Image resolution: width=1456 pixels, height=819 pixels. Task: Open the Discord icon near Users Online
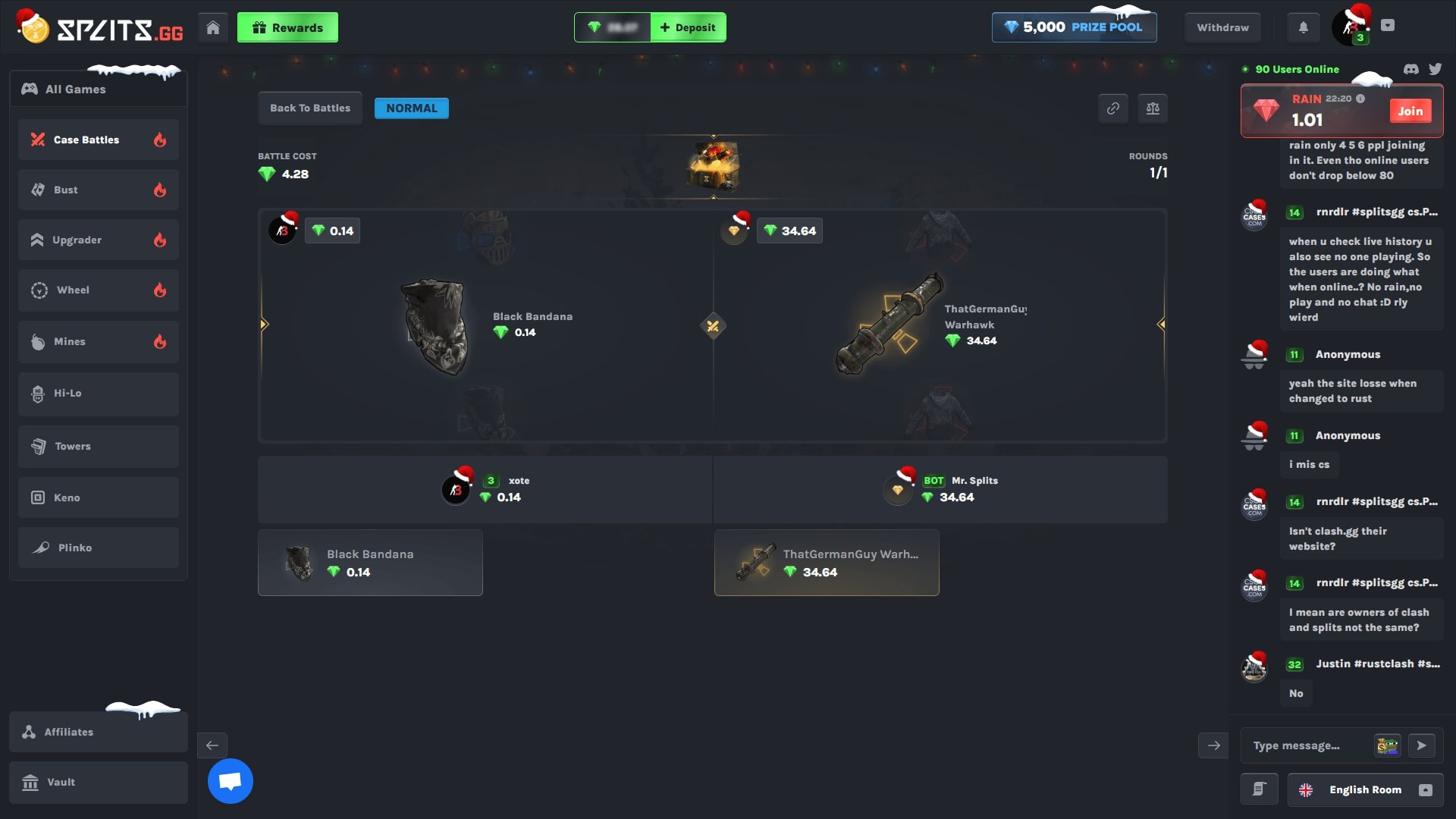tap(1410, 69)
